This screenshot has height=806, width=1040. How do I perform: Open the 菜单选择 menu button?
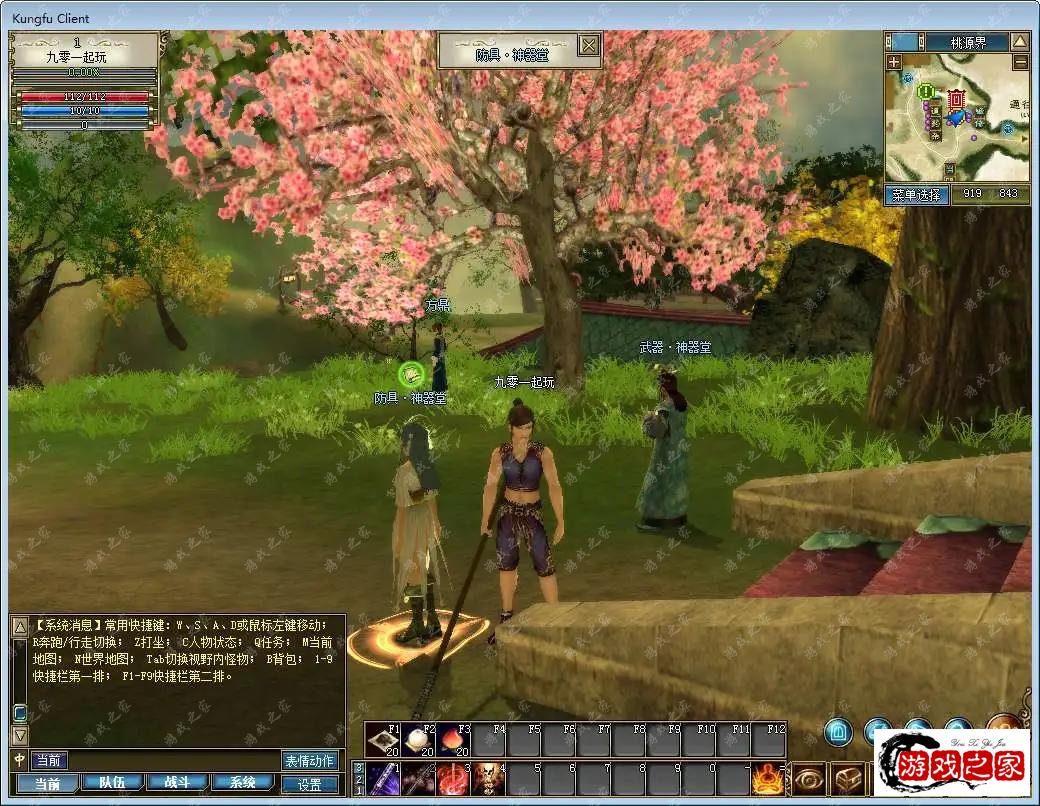916,195
